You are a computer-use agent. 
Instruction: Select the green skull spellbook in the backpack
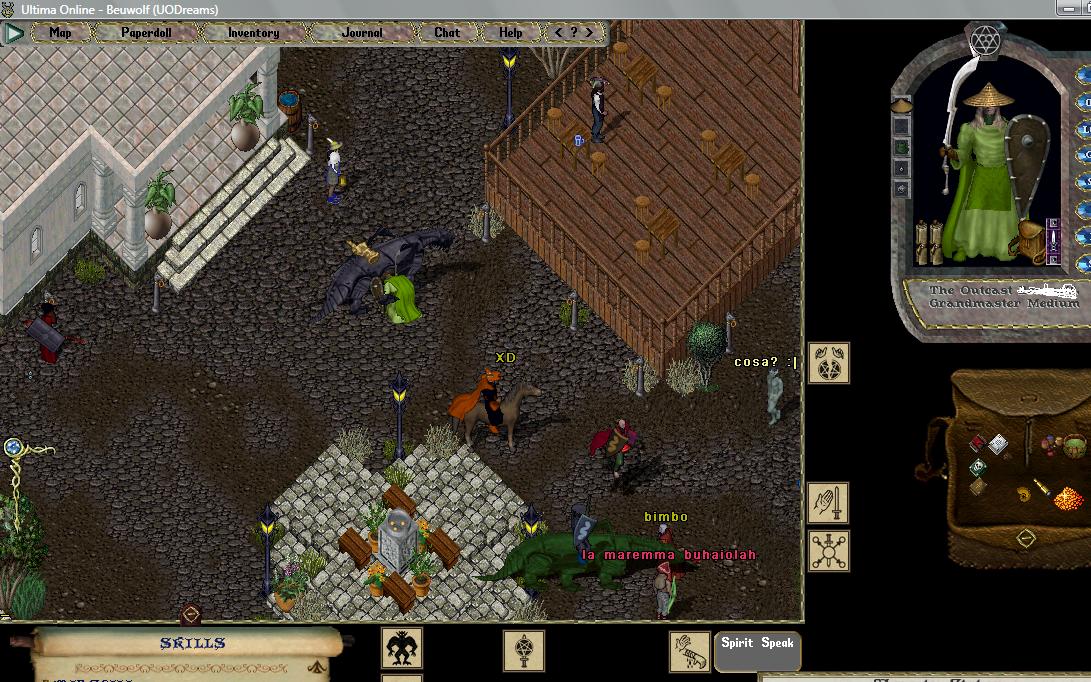977,466
